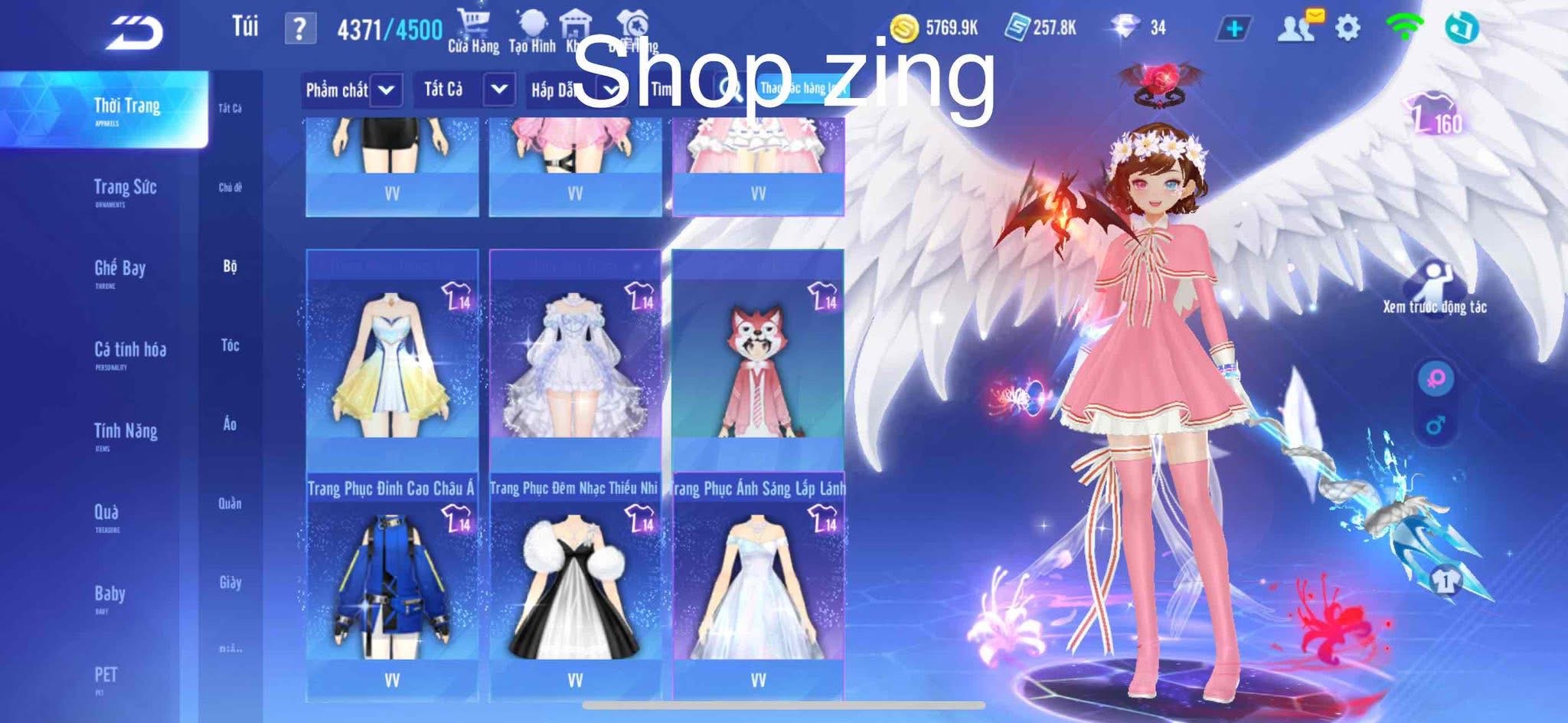Click the blue plus add-currency button
The height and width of the screenshot is (723, 1568).
tap(1233, 28)
